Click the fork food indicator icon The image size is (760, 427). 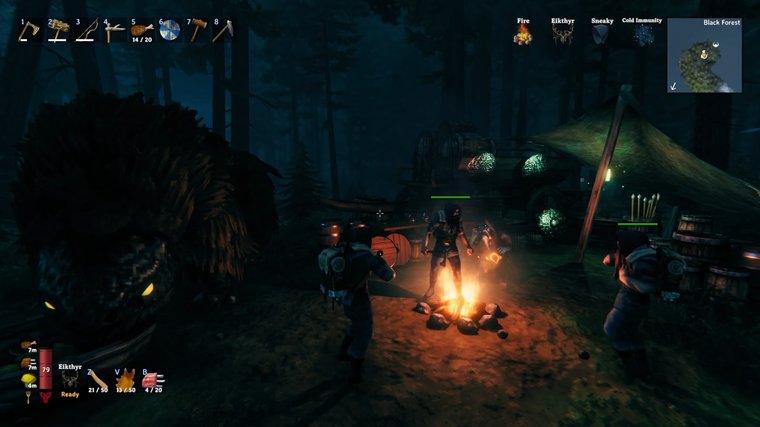(27, 396)
